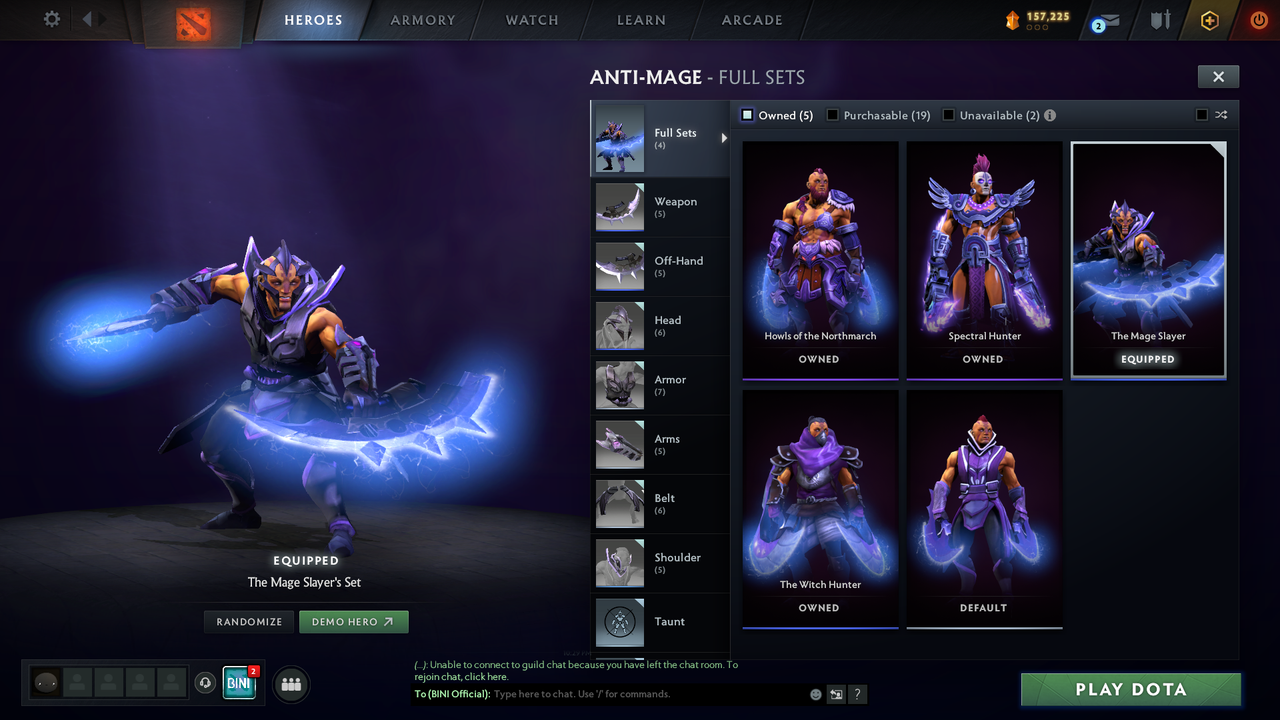Open the friends list icon

(x=289, y=684)
